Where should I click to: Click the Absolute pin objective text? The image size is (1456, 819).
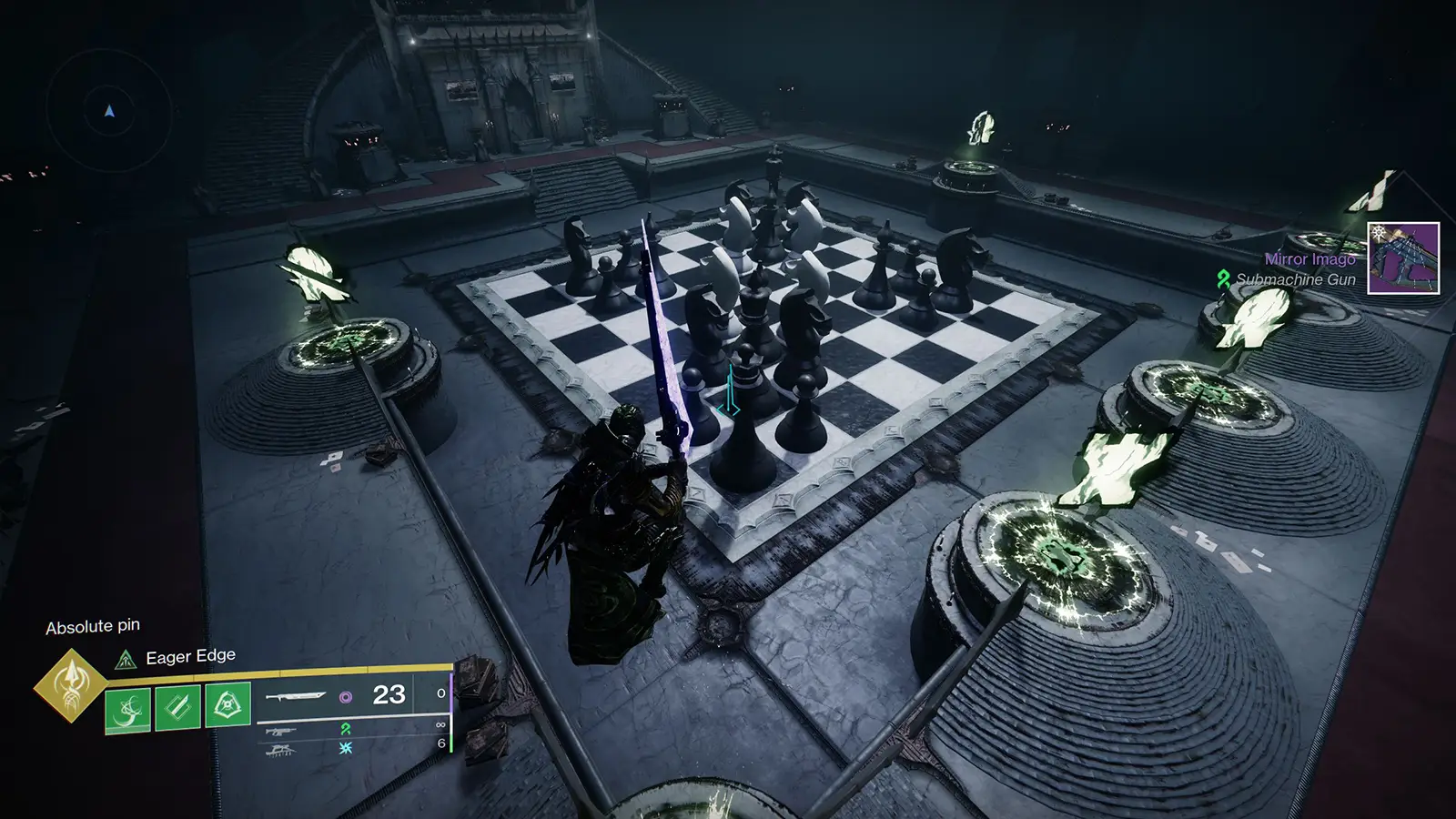[x=95, y=626]
